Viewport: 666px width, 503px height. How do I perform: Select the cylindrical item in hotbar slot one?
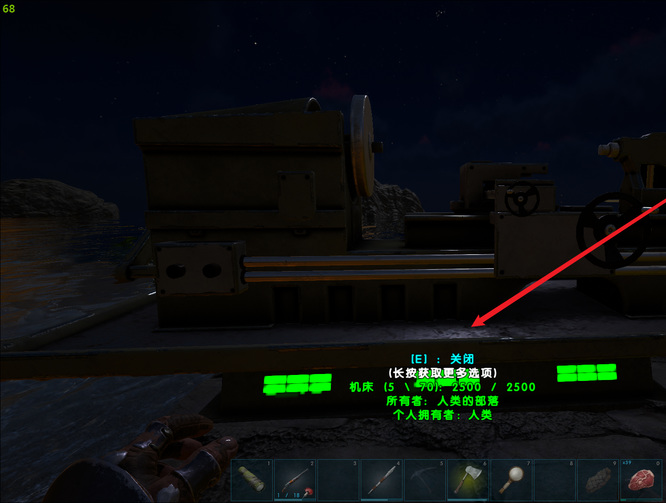pos(253,479)
